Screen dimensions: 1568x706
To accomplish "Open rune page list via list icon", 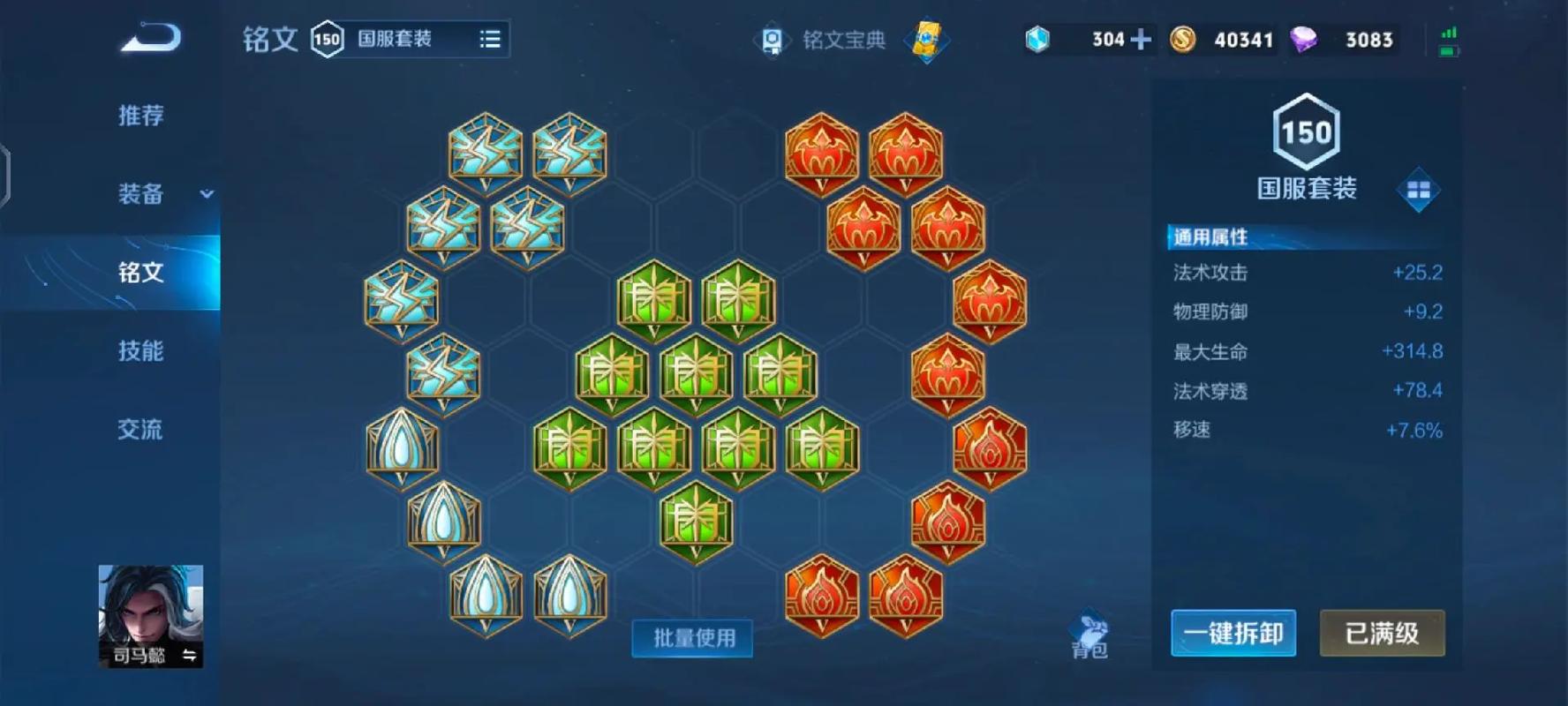I will [x=490, y=39].
